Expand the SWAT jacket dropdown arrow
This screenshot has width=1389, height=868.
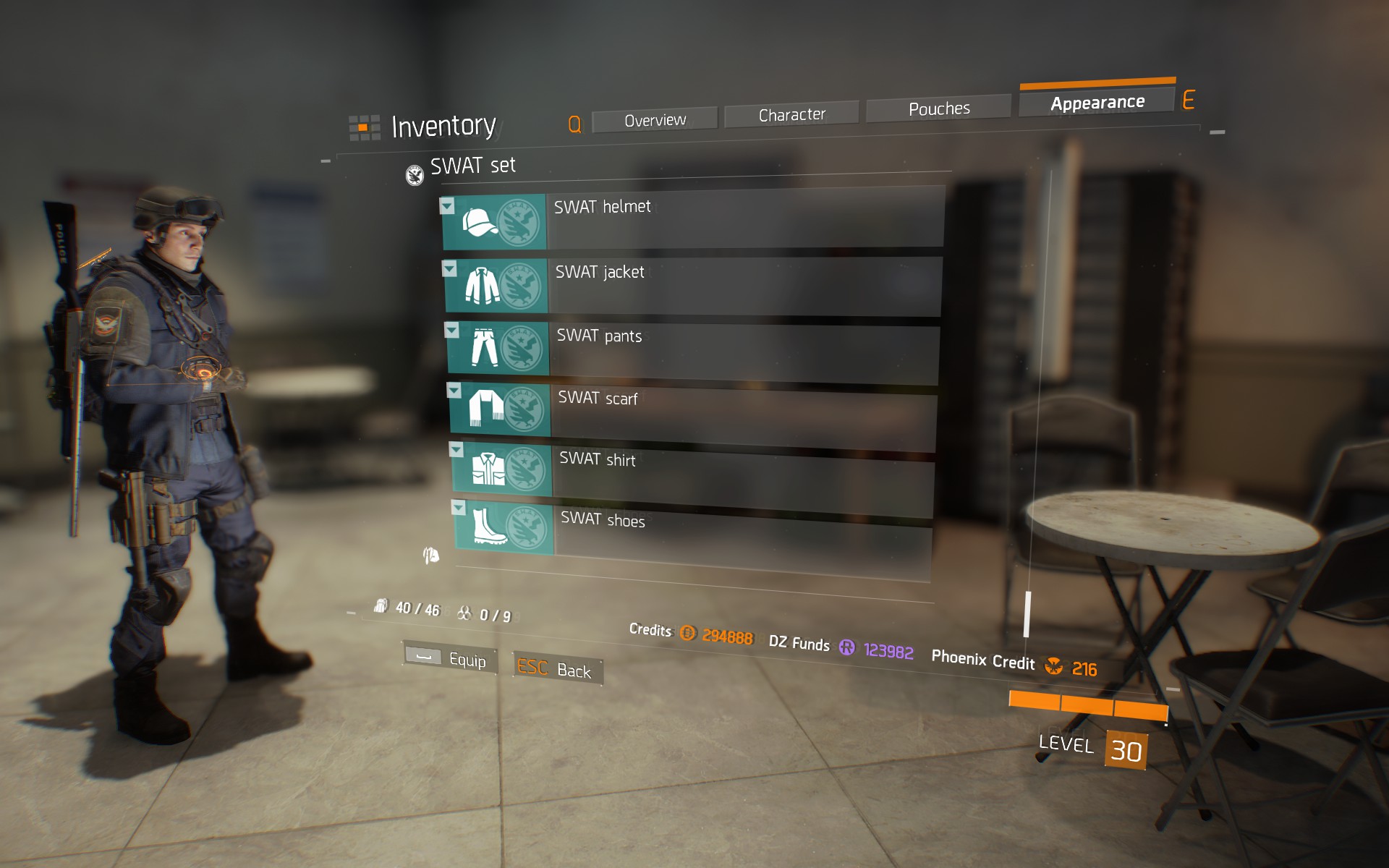(x=451, y=270)
